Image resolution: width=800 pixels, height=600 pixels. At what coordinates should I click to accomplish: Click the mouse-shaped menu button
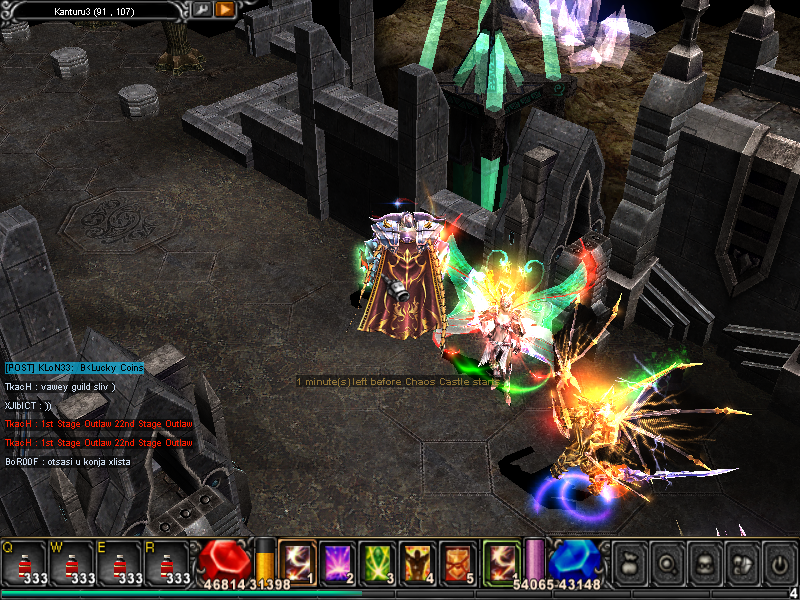pos(742,563)
